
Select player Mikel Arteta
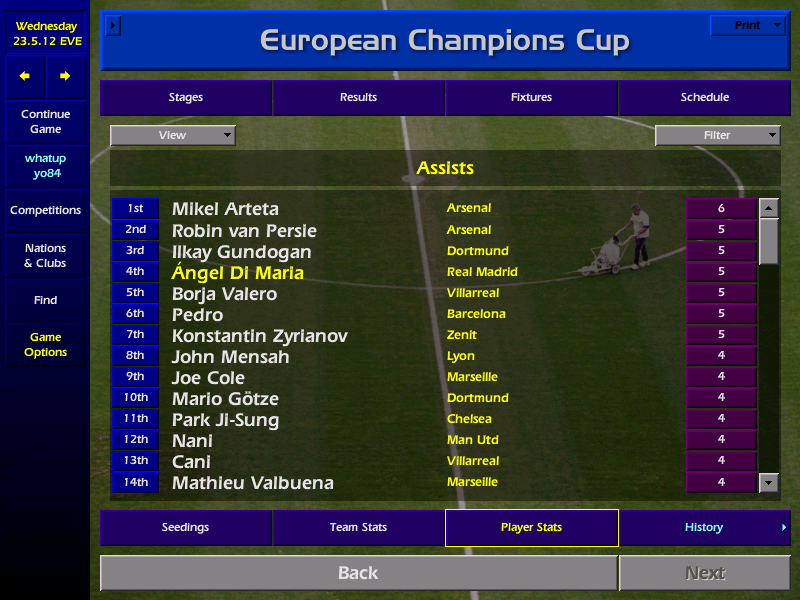coord(225,209)
